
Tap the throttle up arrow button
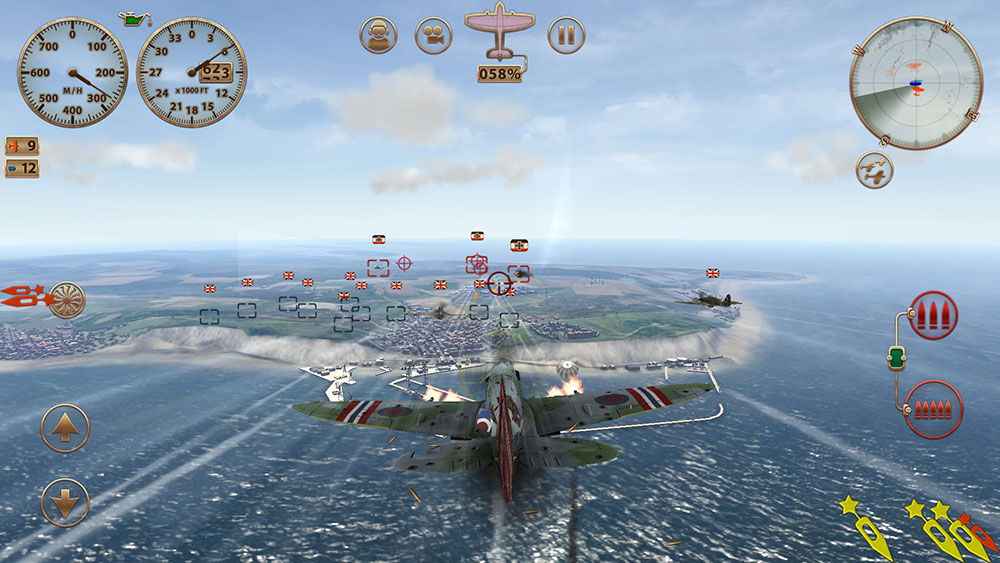[x=65, y=429]
